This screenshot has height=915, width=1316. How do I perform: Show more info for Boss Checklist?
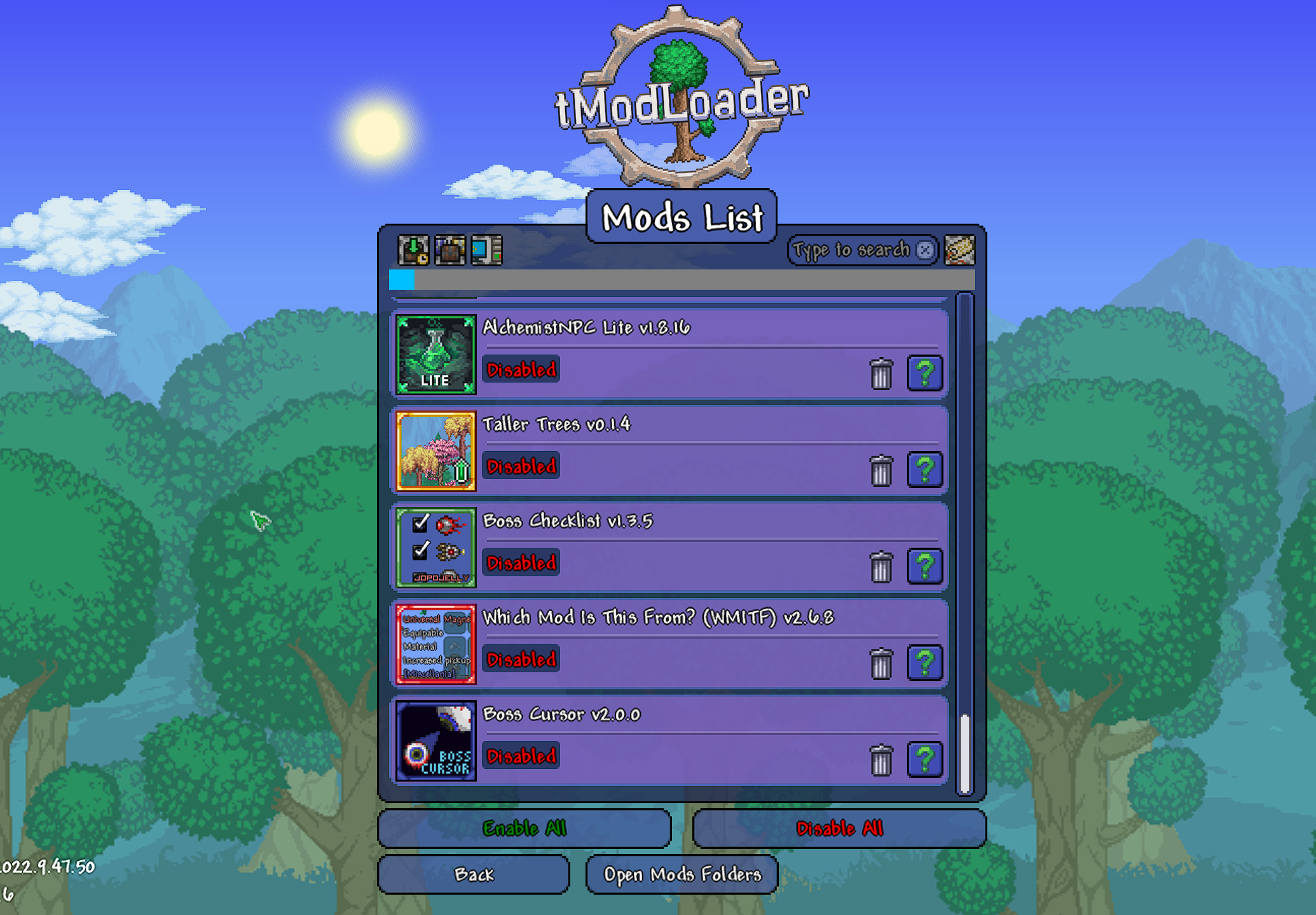coord(924,566)
